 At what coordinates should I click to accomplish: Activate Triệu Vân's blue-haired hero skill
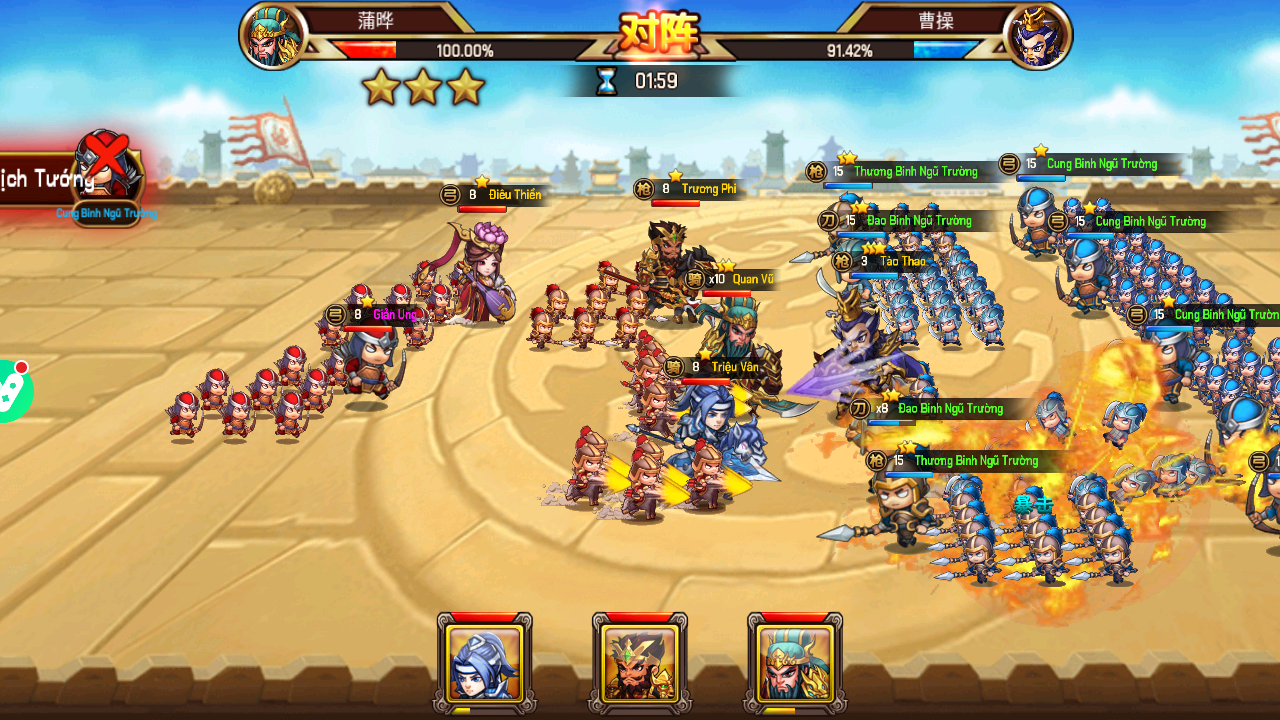485,663
